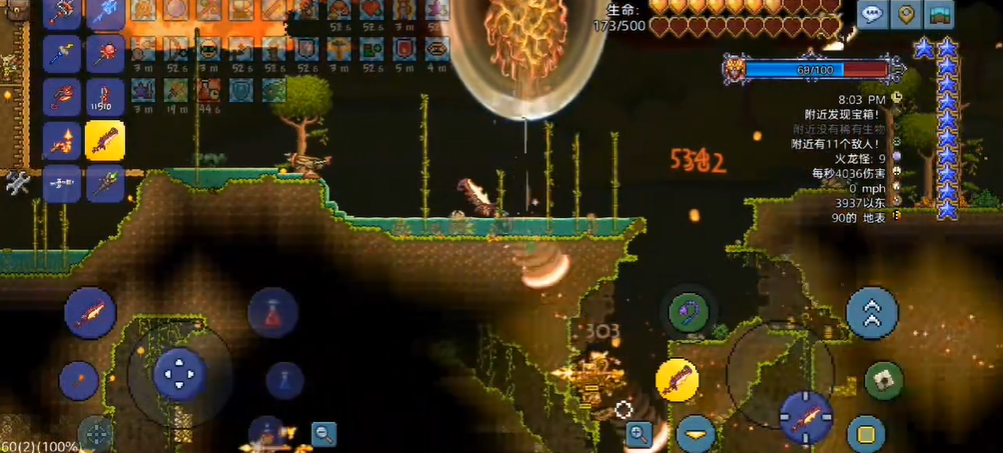Tap the jump double-arrow button
This screenshot has height=453, width=1003.
pyautogui.click(x=872, y=312)
